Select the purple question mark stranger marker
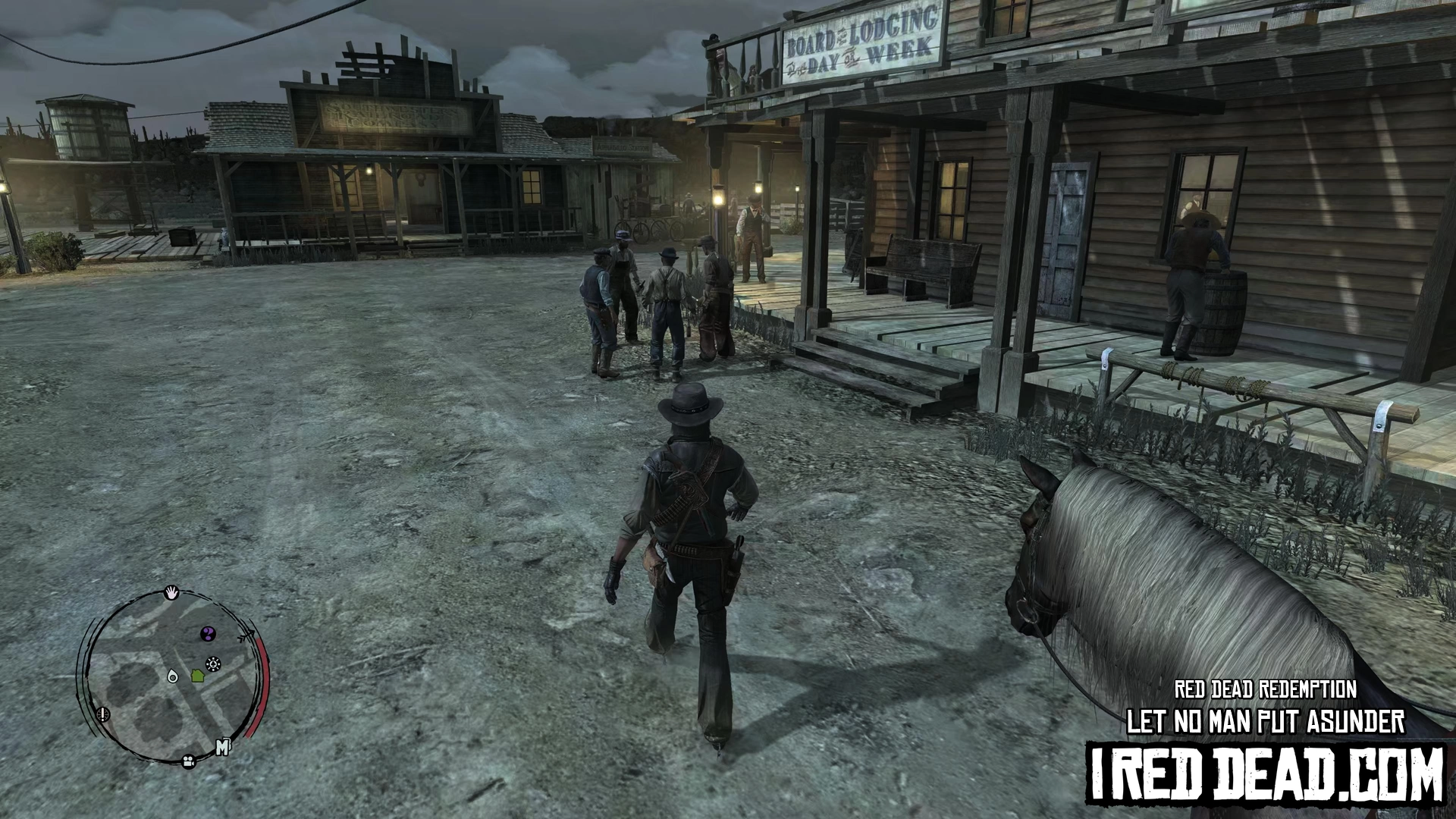 click(208, 633)
